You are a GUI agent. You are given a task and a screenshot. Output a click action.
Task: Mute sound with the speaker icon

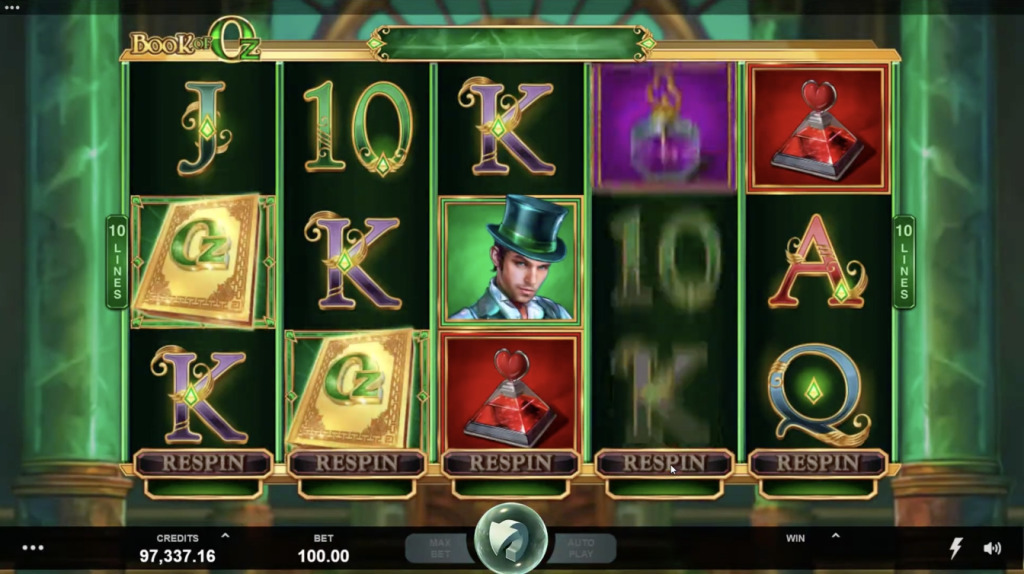[992, 548]
